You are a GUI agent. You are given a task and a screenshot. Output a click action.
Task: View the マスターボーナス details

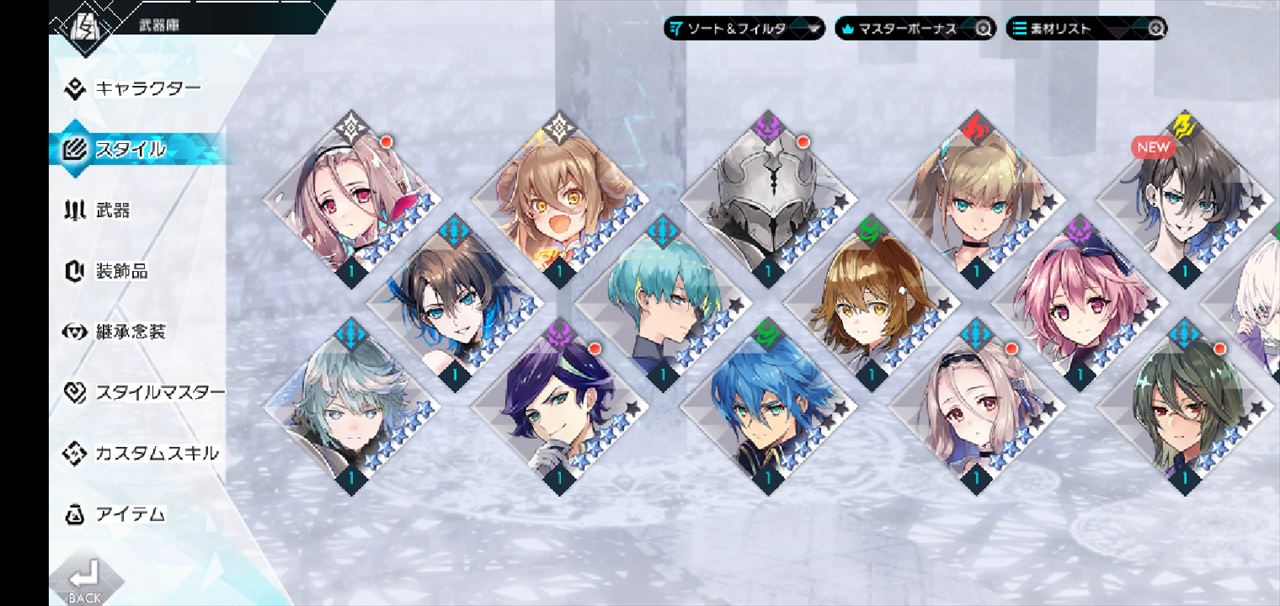coord(914,28)
